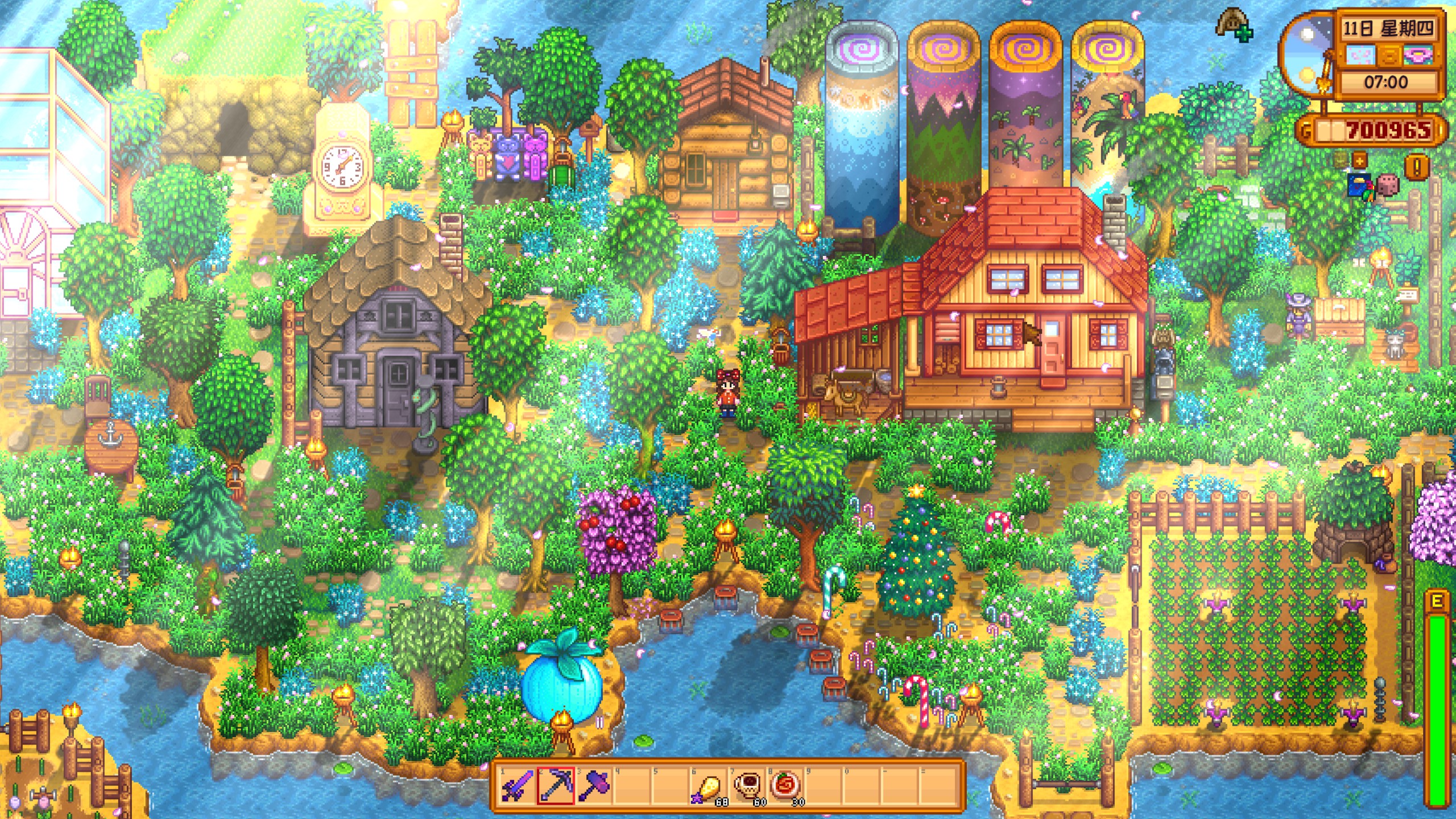
Task: Click the day-night dial of the clock HUD
Action: [x=1306, y=57]
